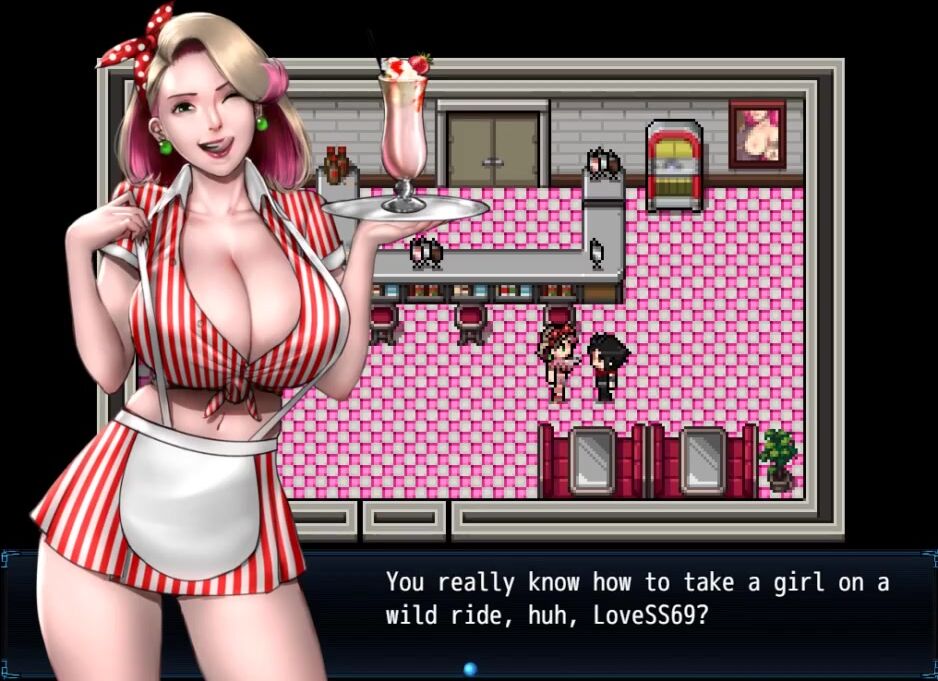Advance dialogue using the blue continue indicator
The height and width of the screenshot is (681, 938).
click(470, 668)
